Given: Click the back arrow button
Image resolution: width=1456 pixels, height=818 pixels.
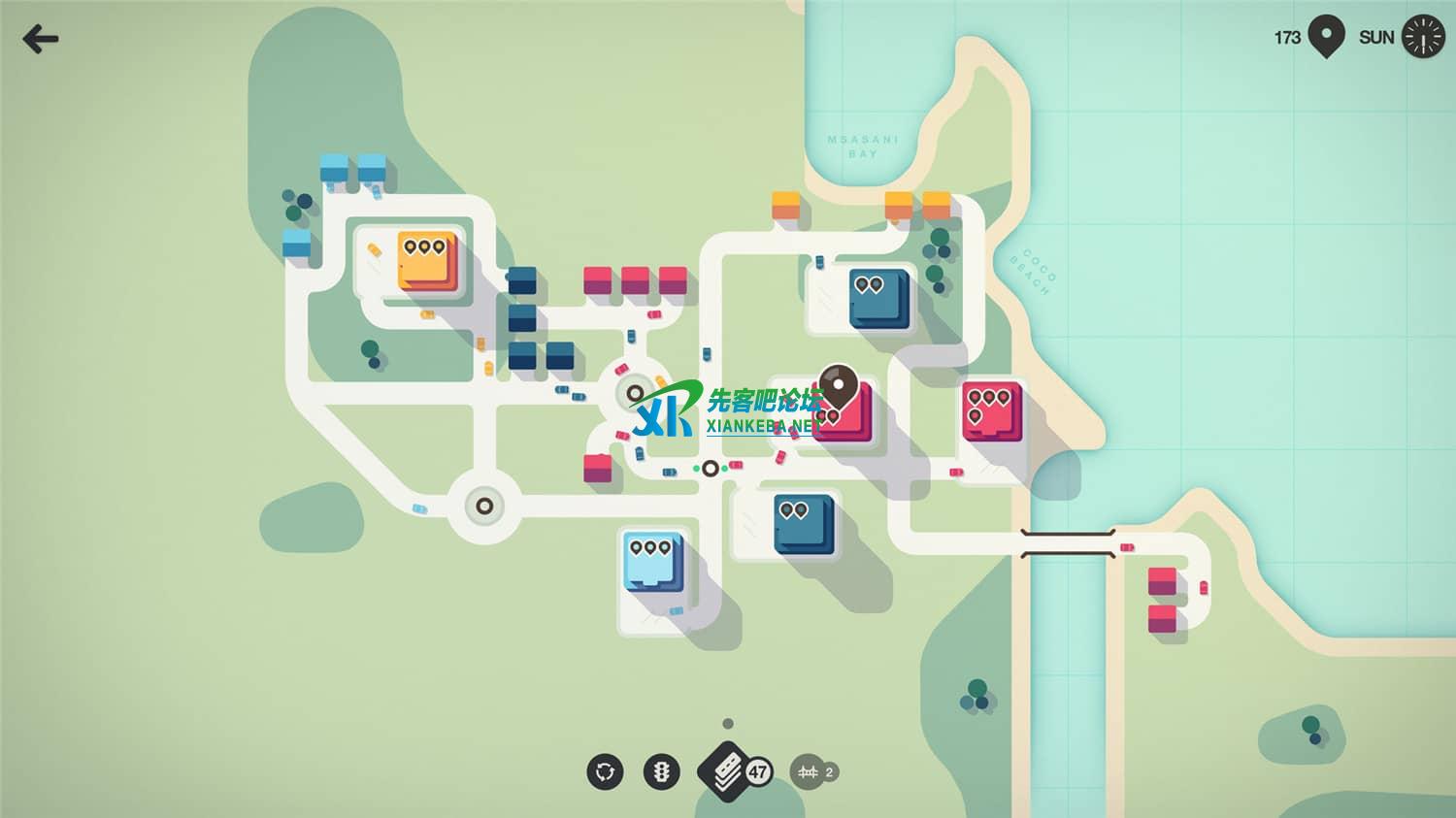Looking at the screenshot, I should (40, 39).
